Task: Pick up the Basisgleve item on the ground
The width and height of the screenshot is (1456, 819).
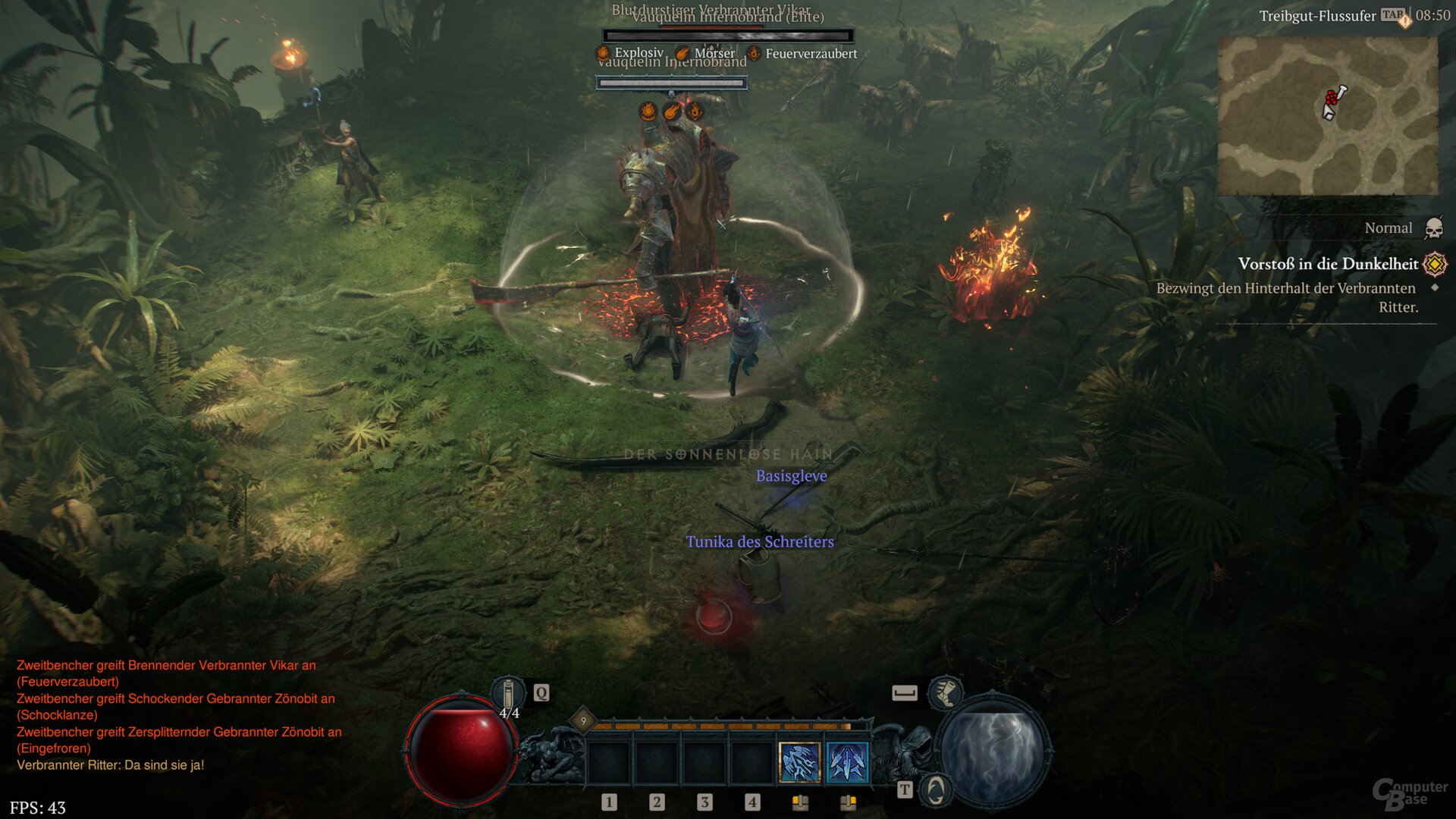Action: tap(792, 476)
